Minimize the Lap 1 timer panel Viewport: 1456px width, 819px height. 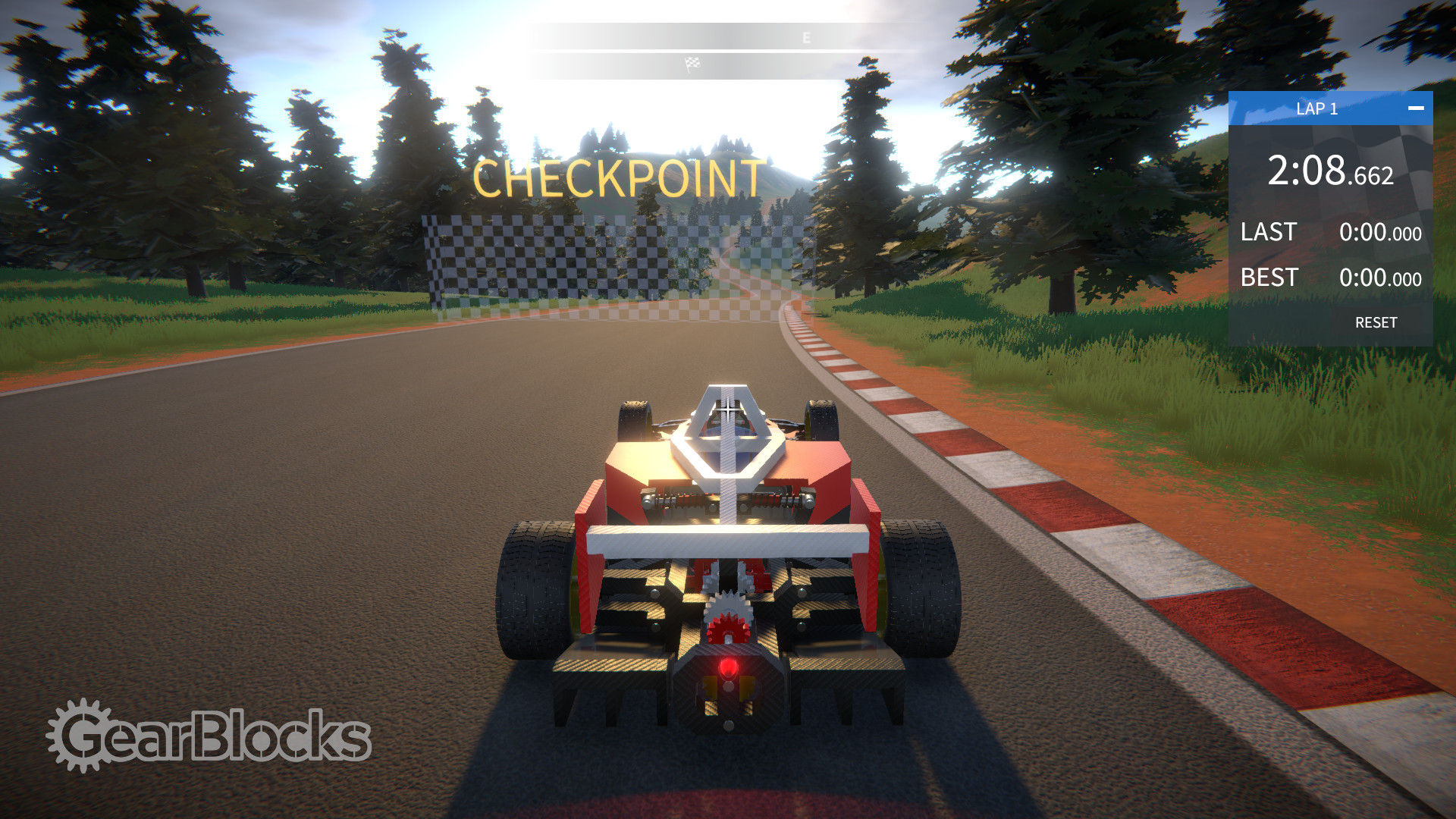(1415, 108)
